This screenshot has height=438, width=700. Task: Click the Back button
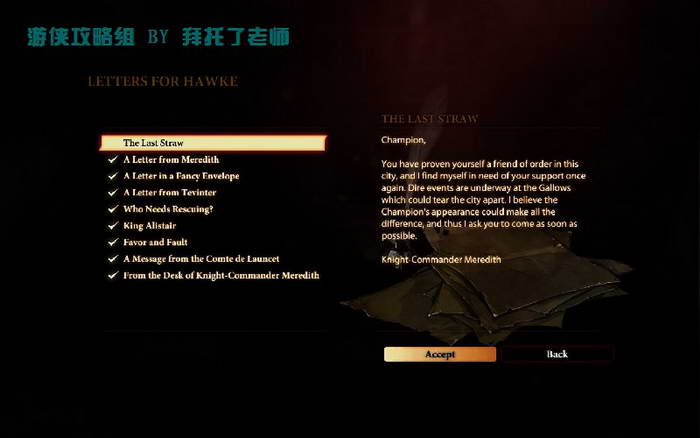(557, 354)
